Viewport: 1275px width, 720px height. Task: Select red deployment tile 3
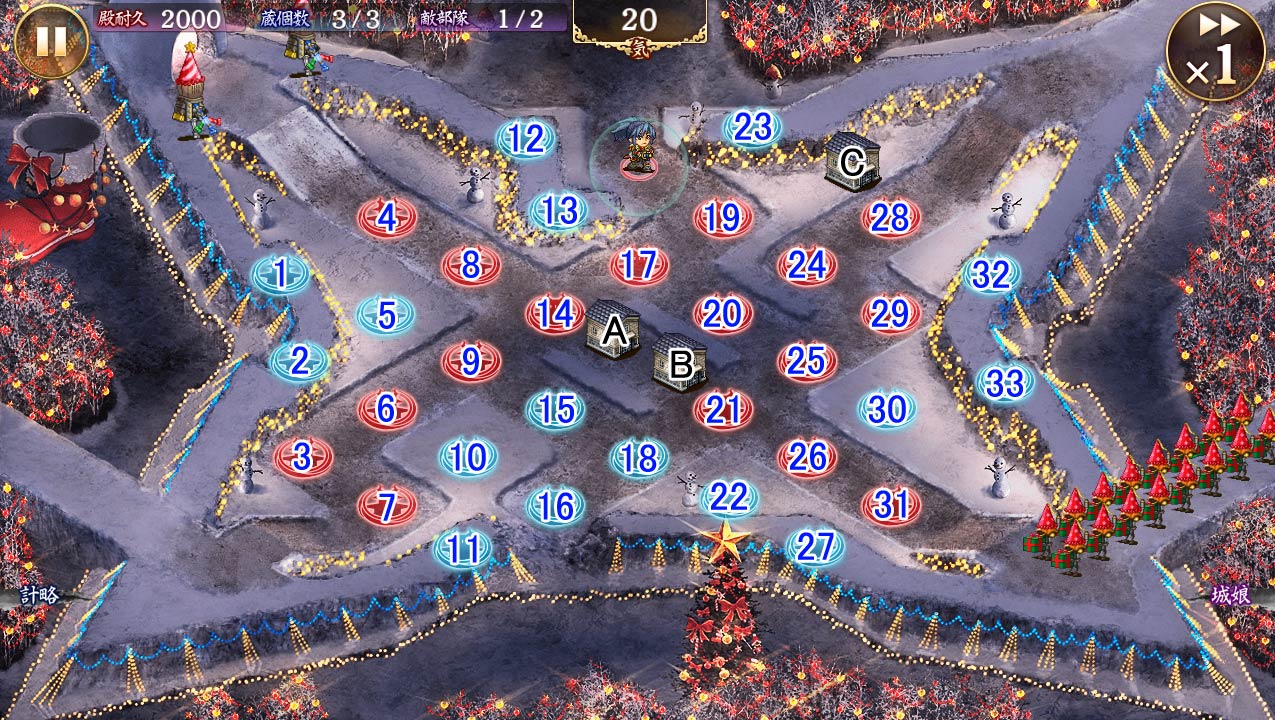coord(303,457)
